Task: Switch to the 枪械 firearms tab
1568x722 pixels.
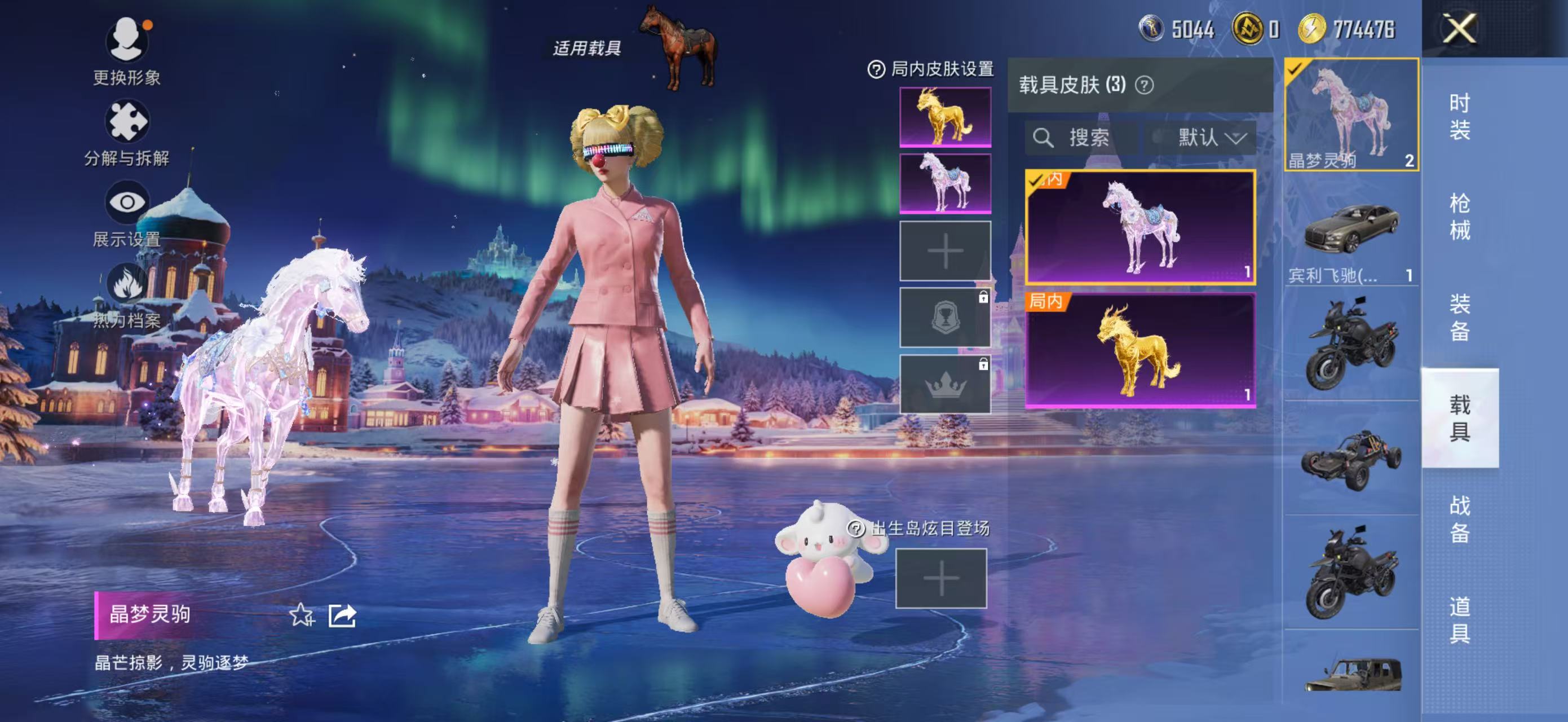Action: click(x=1459, y=217)
